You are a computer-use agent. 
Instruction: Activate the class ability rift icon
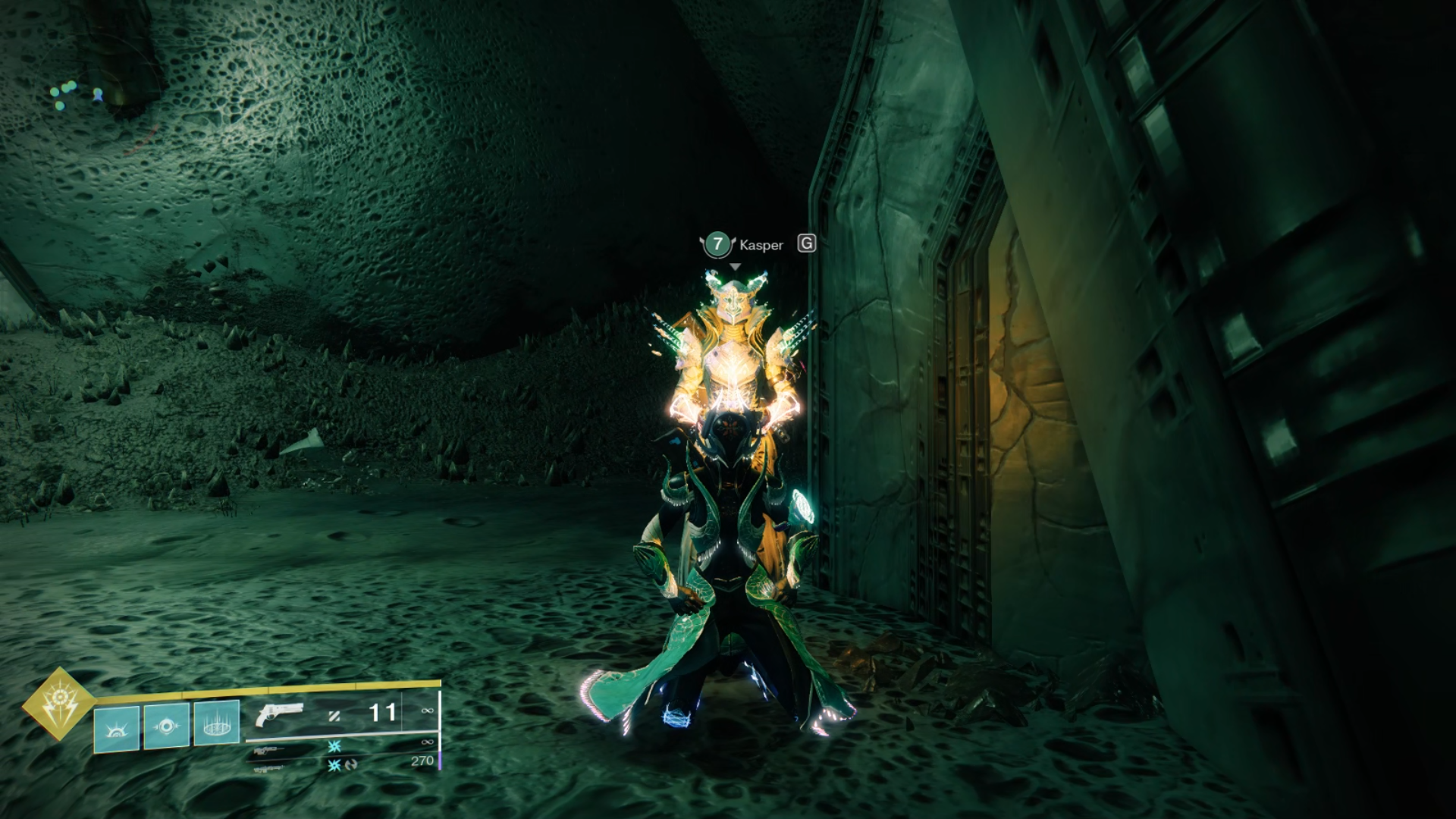coord(217,722)
